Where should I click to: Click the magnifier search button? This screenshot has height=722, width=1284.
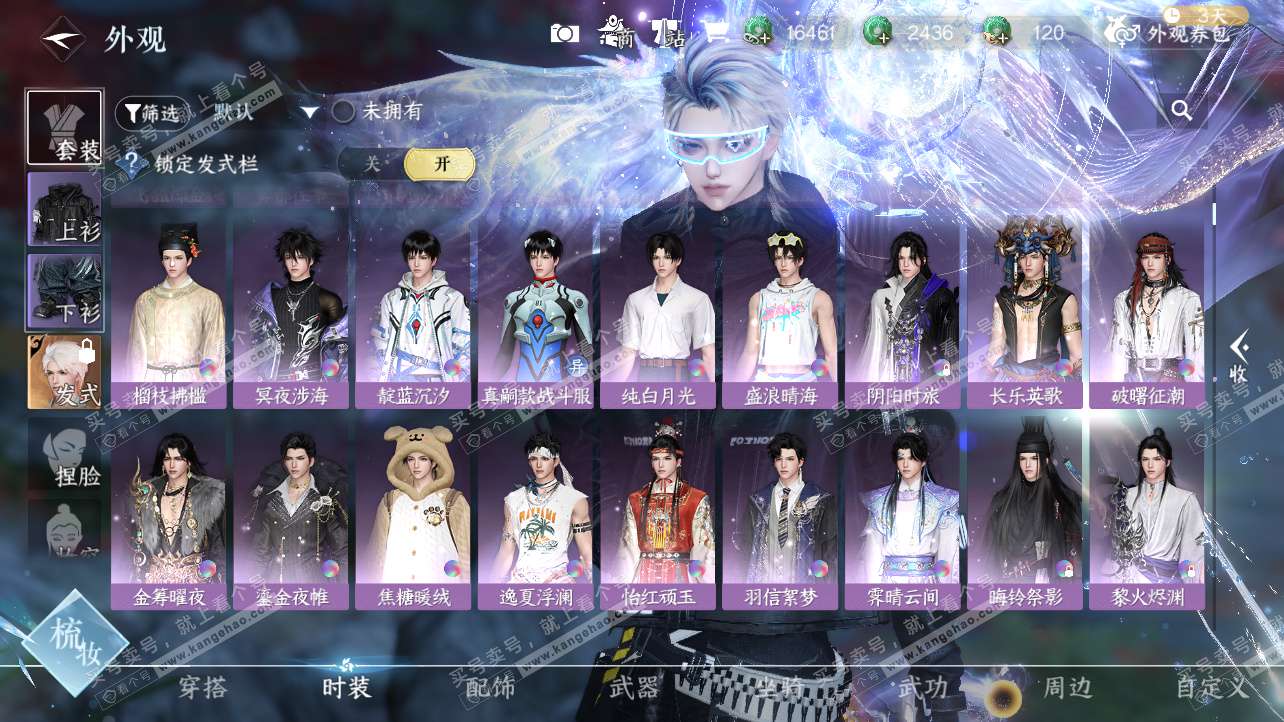pyautogui.click(x=1182, y=111)
